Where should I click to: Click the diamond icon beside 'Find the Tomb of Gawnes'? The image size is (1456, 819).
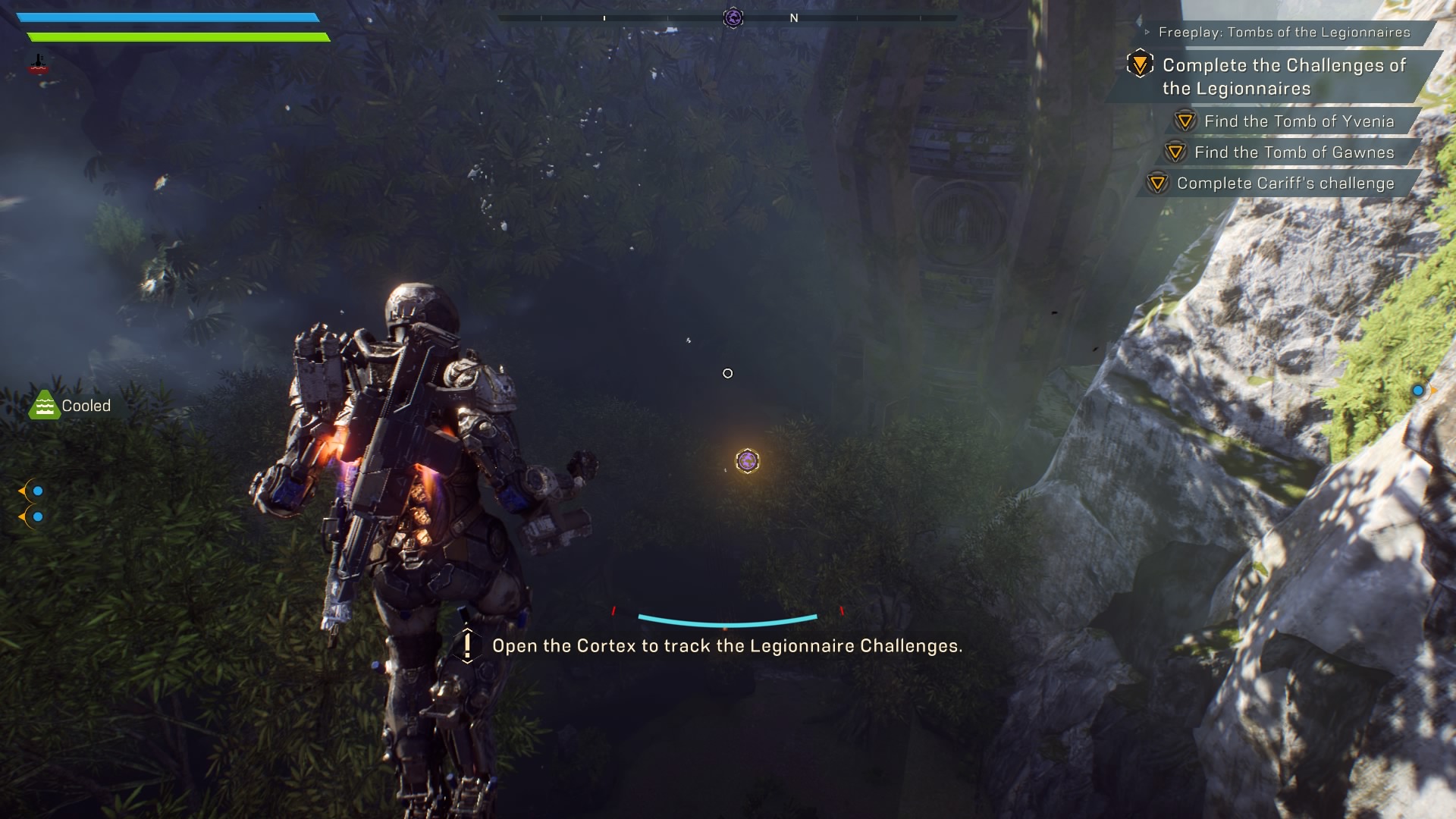click(x=1174, y=152)
